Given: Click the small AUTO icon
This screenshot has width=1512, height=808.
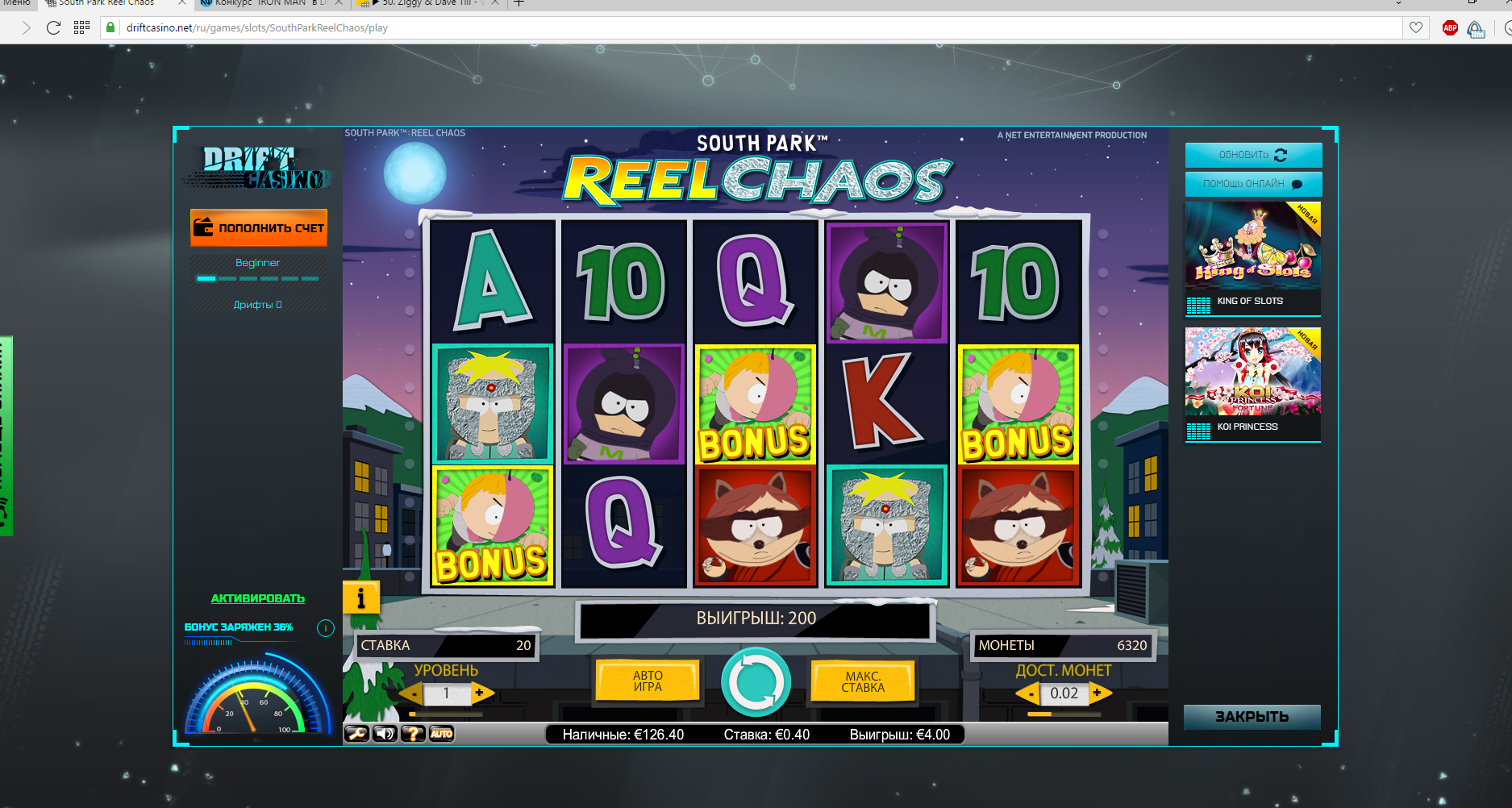Looking at the screenshot, I should 441,734.
